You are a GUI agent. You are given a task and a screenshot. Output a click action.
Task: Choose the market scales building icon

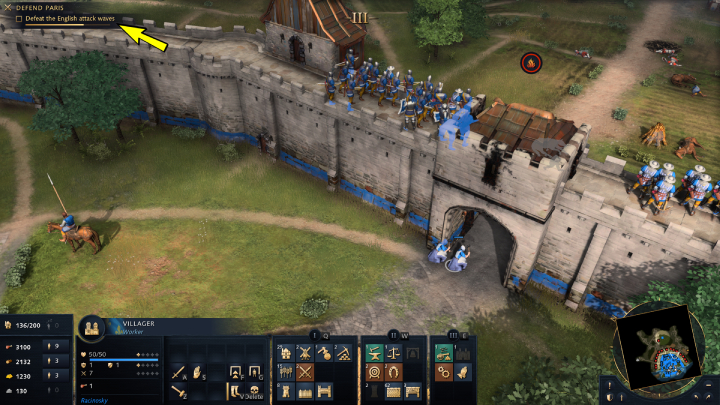[392, 353]
